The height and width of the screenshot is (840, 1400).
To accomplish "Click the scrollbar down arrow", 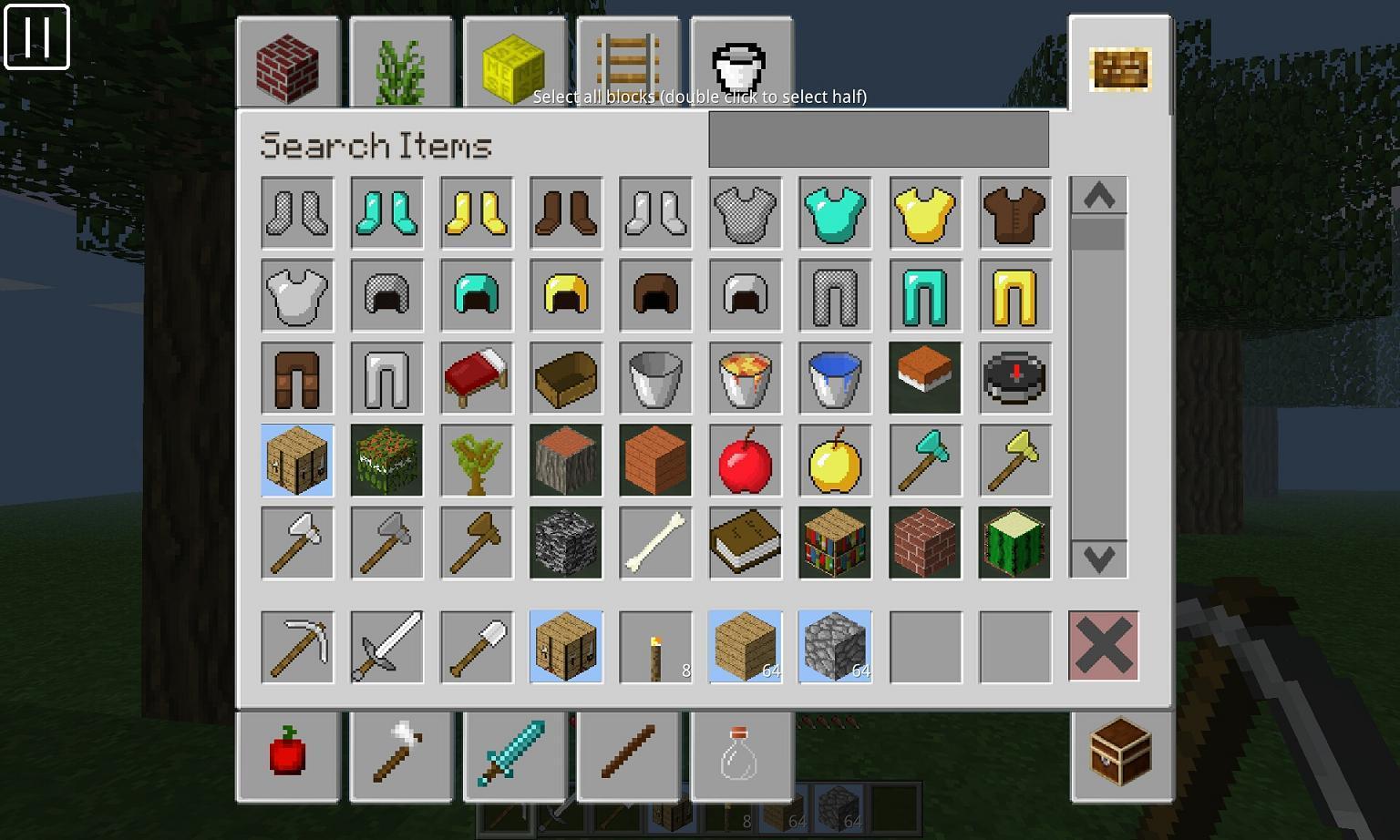I will point(1098,559).
